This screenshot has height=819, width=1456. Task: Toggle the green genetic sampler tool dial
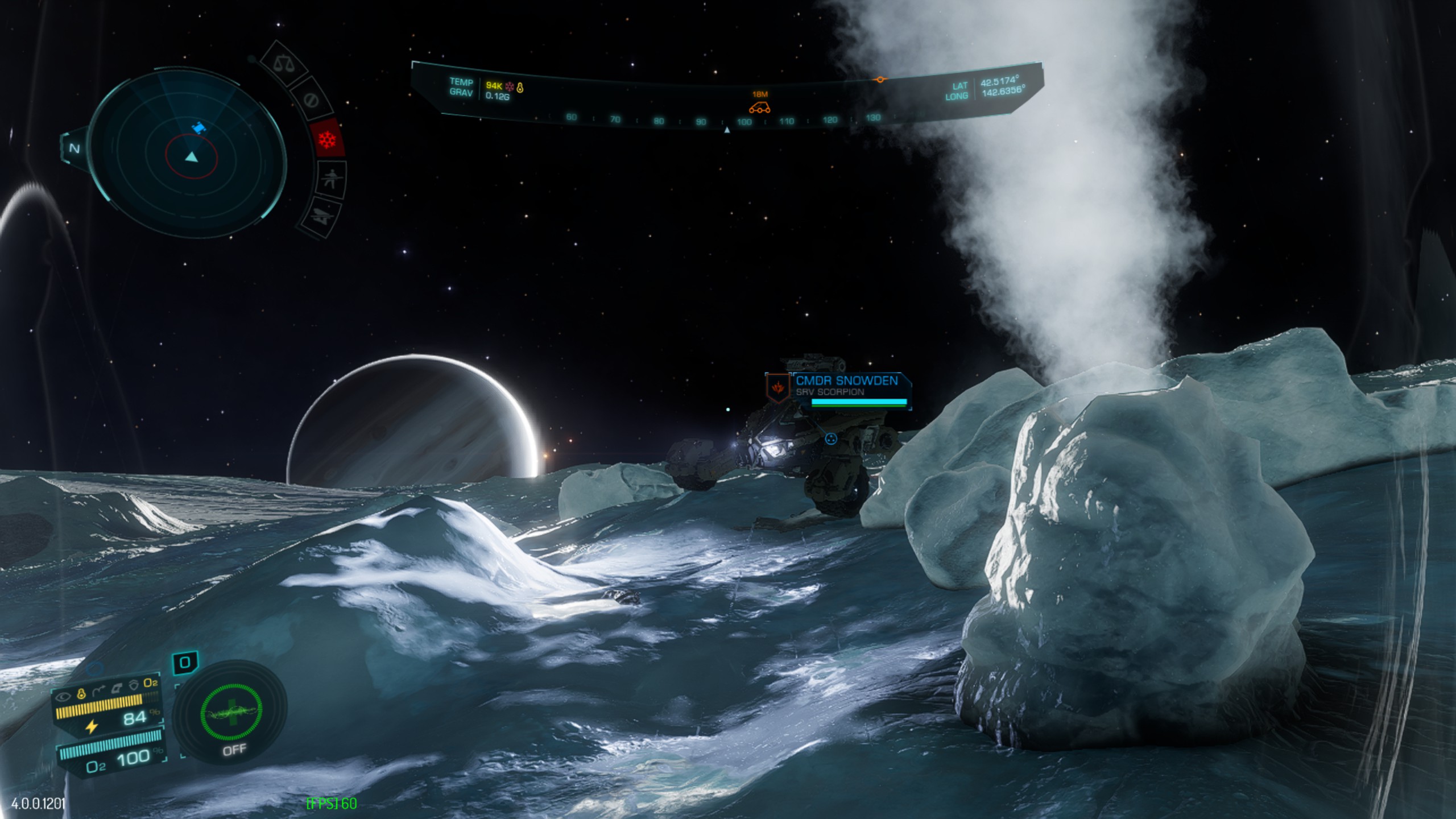click(231, 711)
